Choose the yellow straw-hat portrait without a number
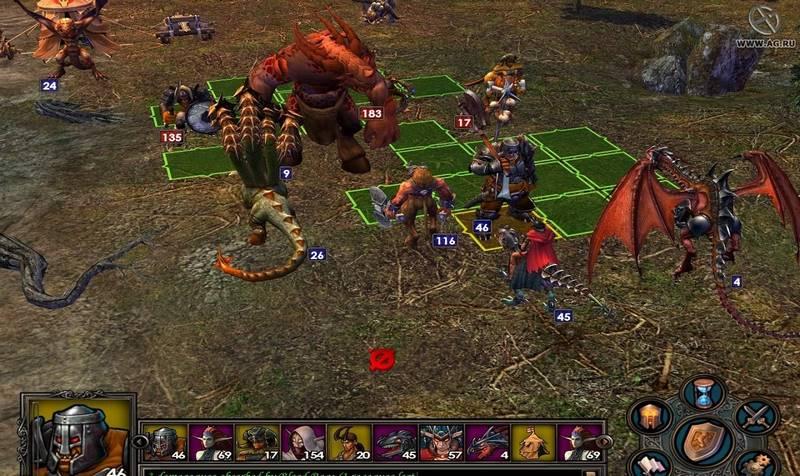The width and height of the screenshot is (800, 476). [532, 442]
